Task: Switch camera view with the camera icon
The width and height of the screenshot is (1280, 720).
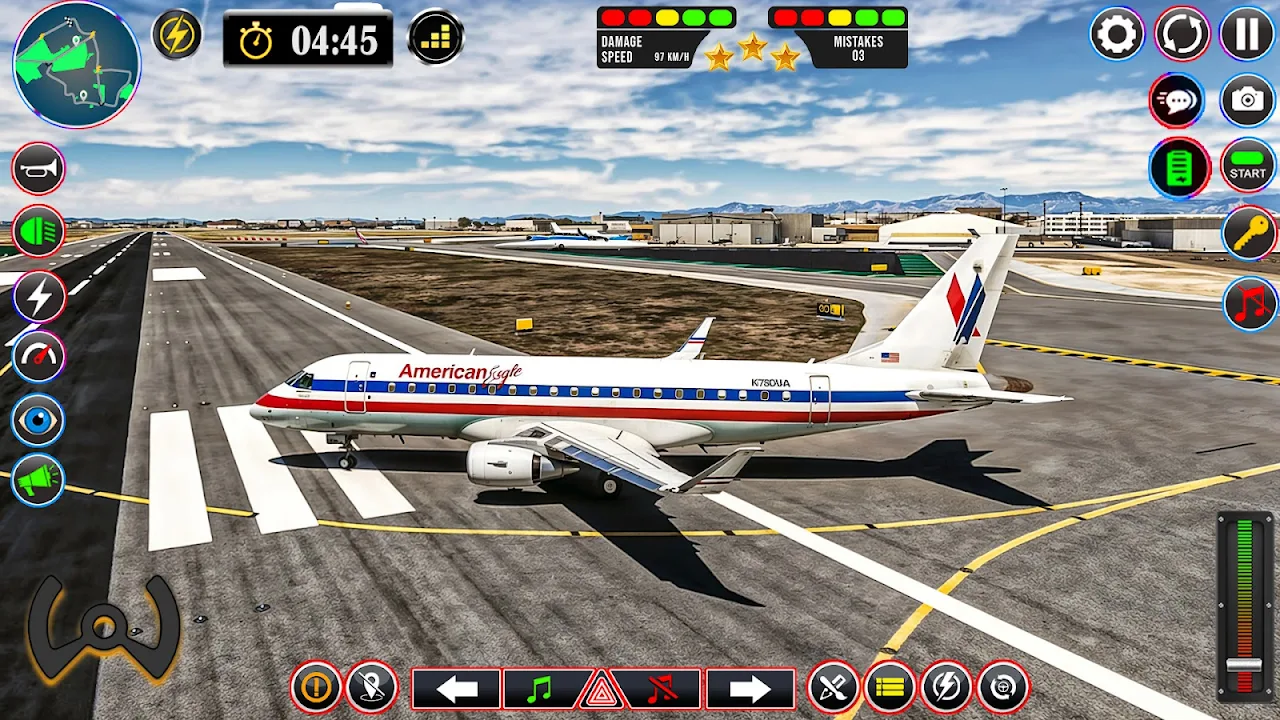Action: (1247, 100)
